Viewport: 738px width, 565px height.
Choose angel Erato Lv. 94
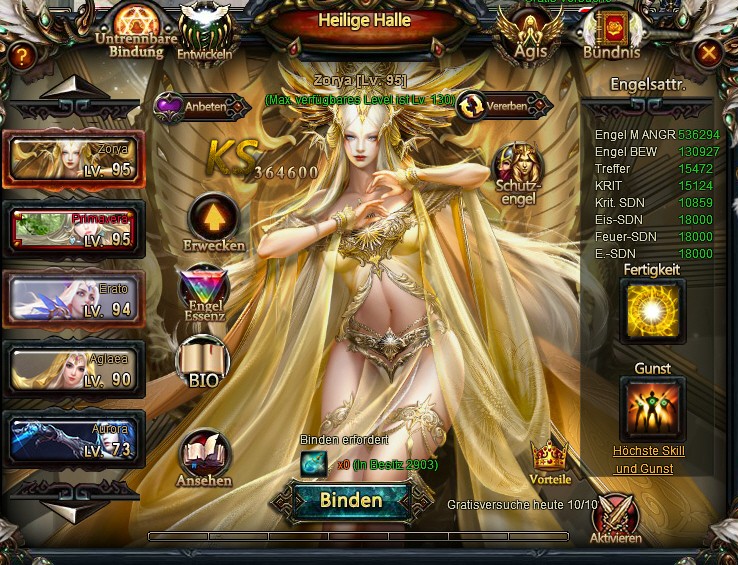point(74,298)
